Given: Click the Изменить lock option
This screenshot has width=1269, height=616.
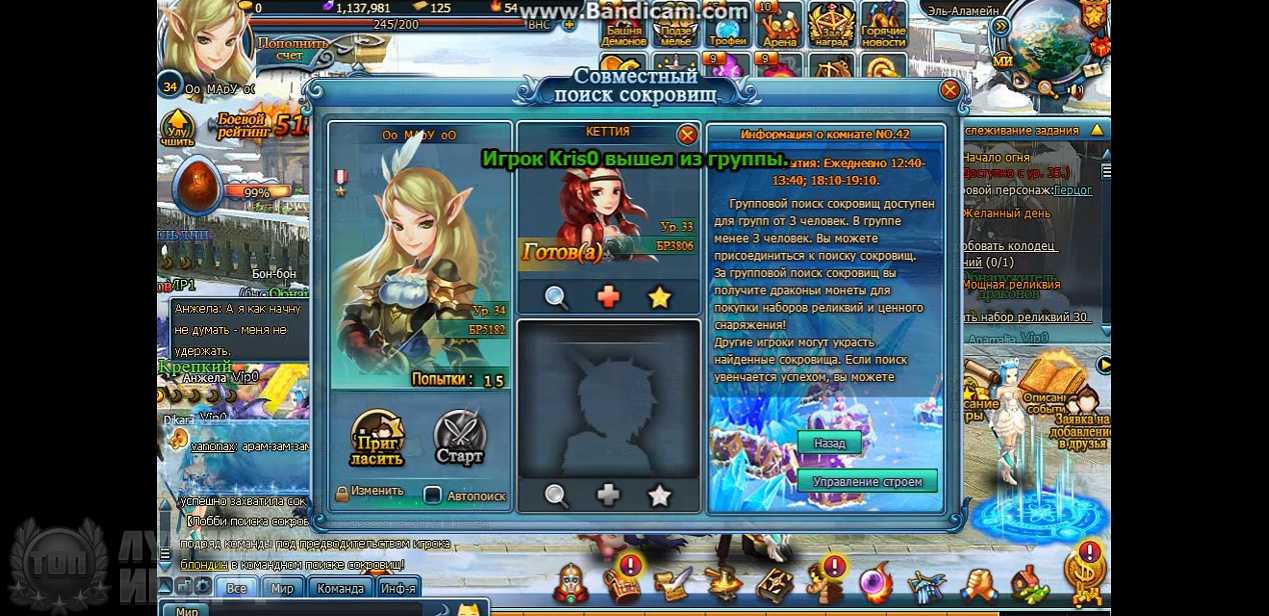Looking at the screenshot, I should tap(369, 492).
